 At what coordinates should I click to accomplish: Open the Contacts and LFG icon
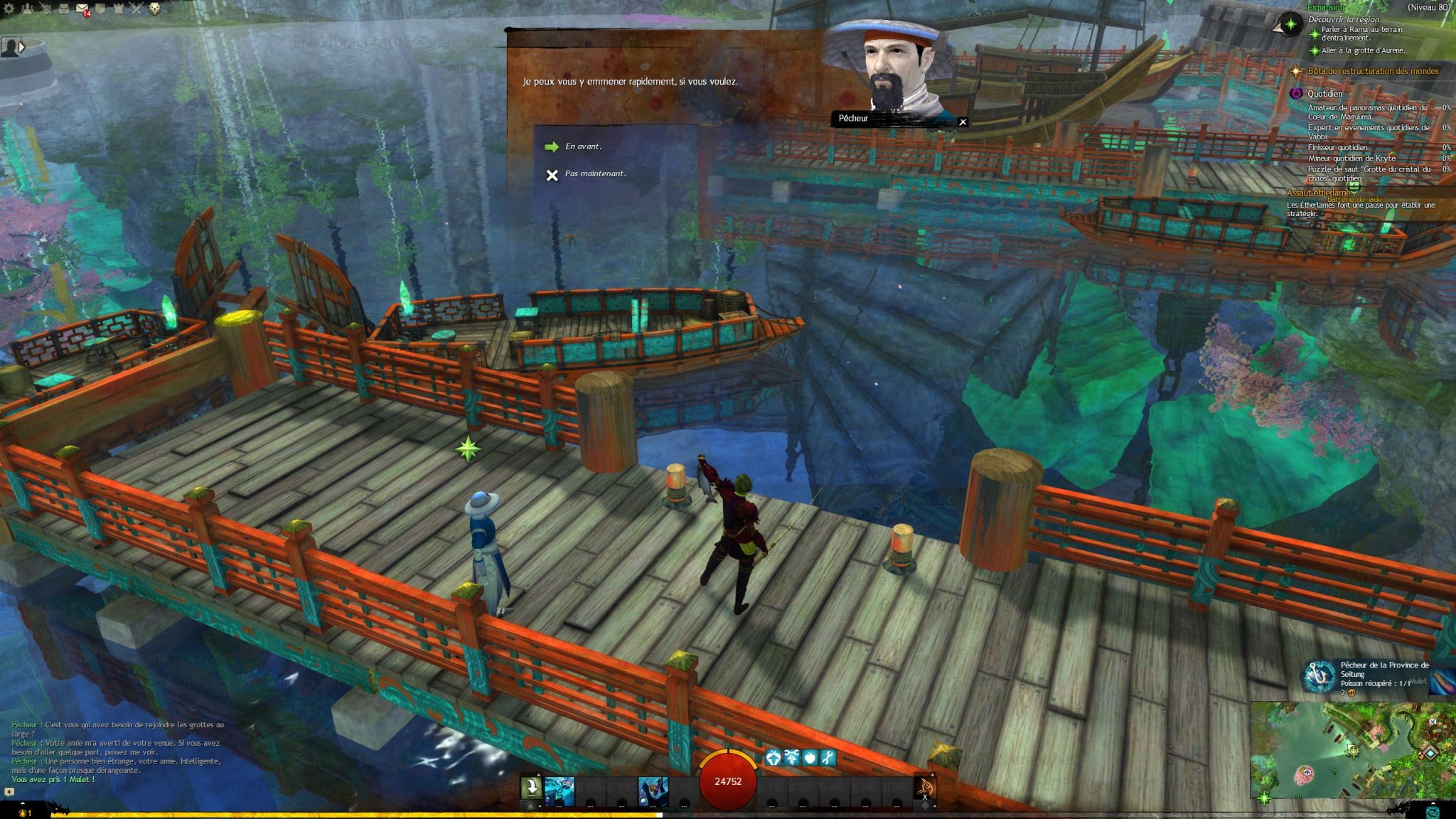[28, 9]
